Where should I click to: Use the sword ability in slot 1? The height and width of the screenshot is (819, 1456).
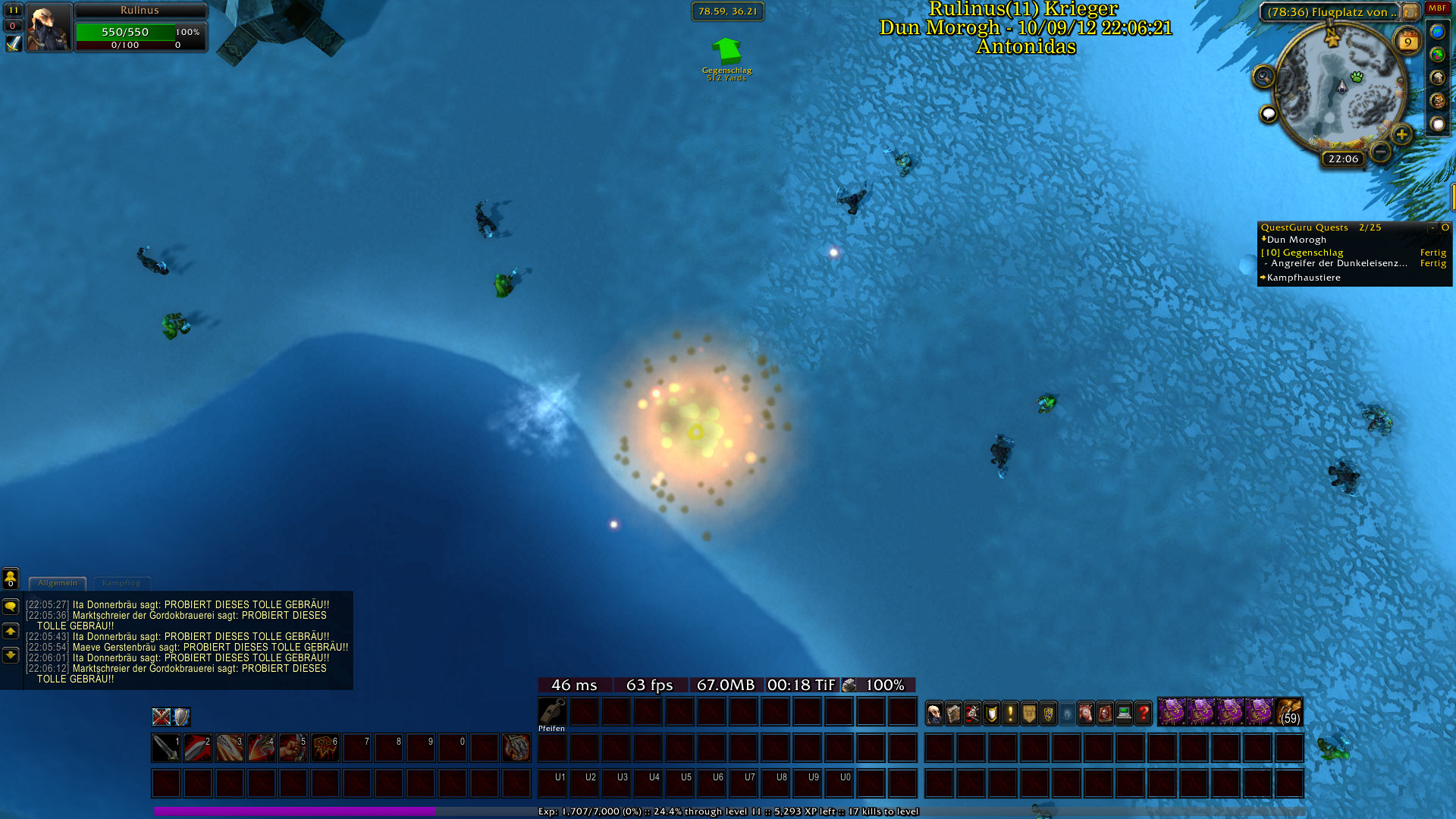[x=166, y=748]
